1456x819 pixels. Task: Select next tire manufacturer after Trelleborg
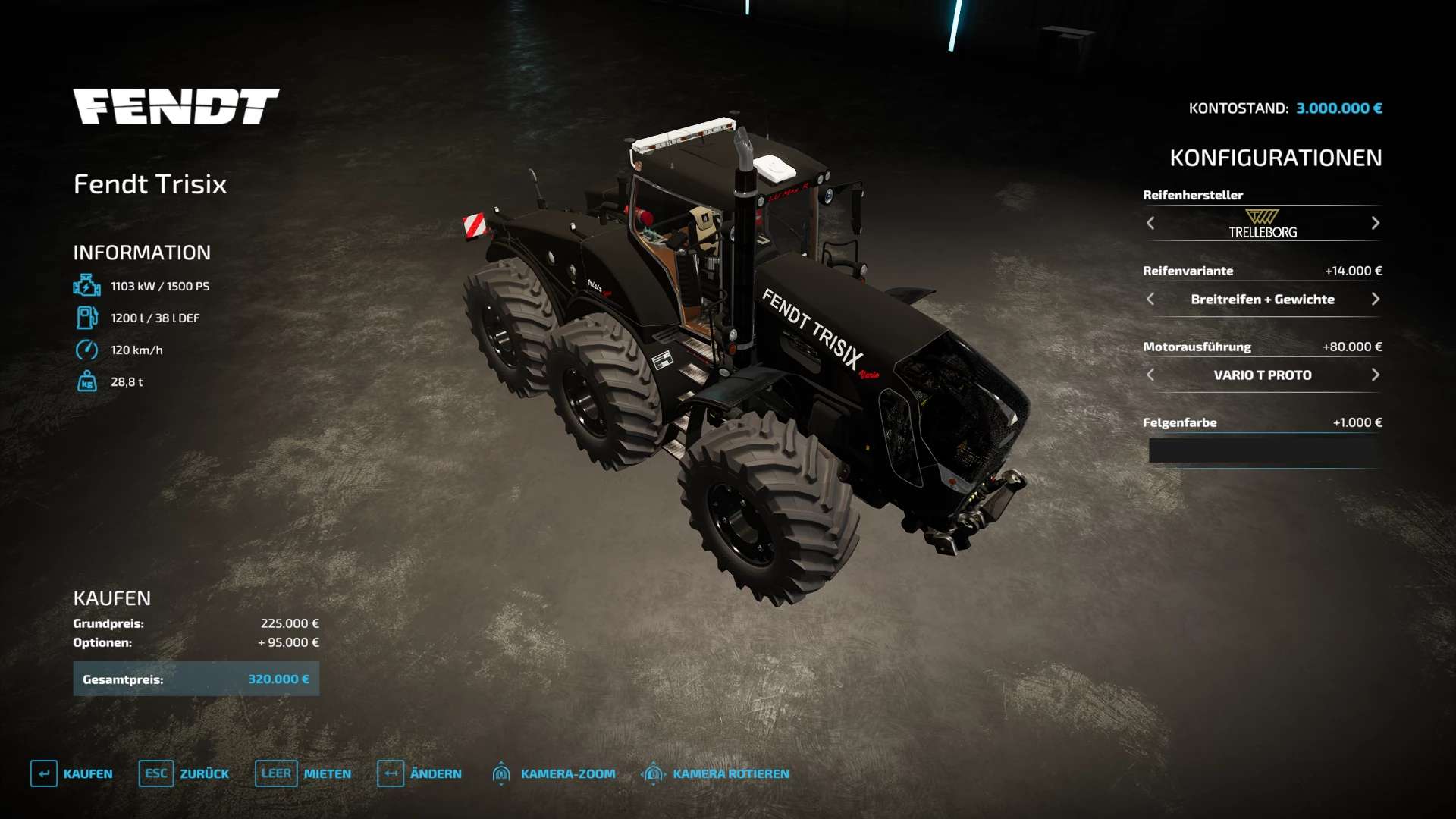coord(1375,223)
